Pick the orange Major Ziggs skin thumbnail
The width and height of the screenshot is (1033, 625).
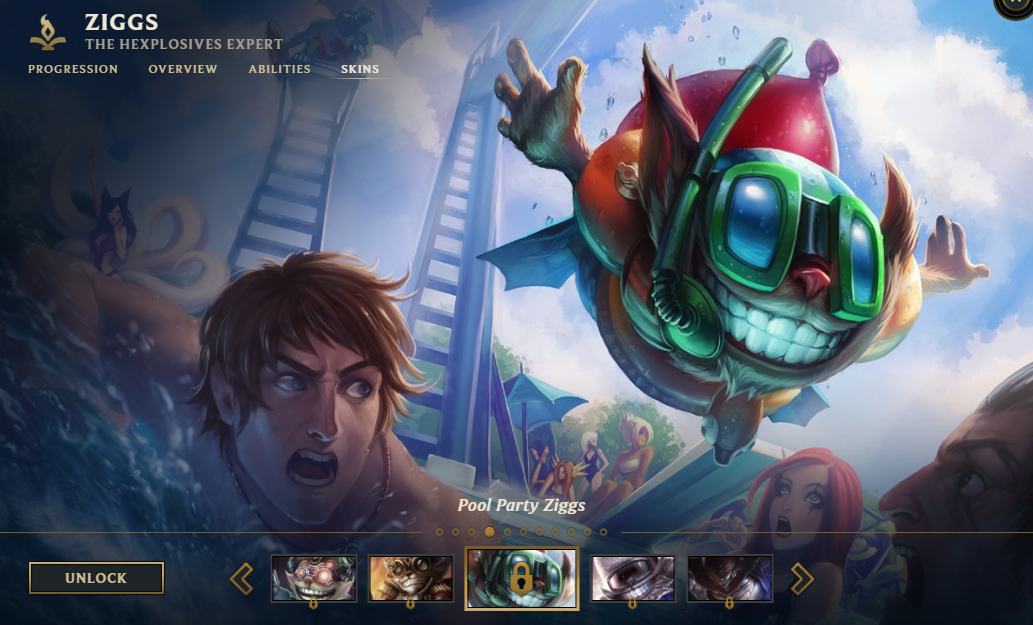pyautogui.click(x=410, y=578)
